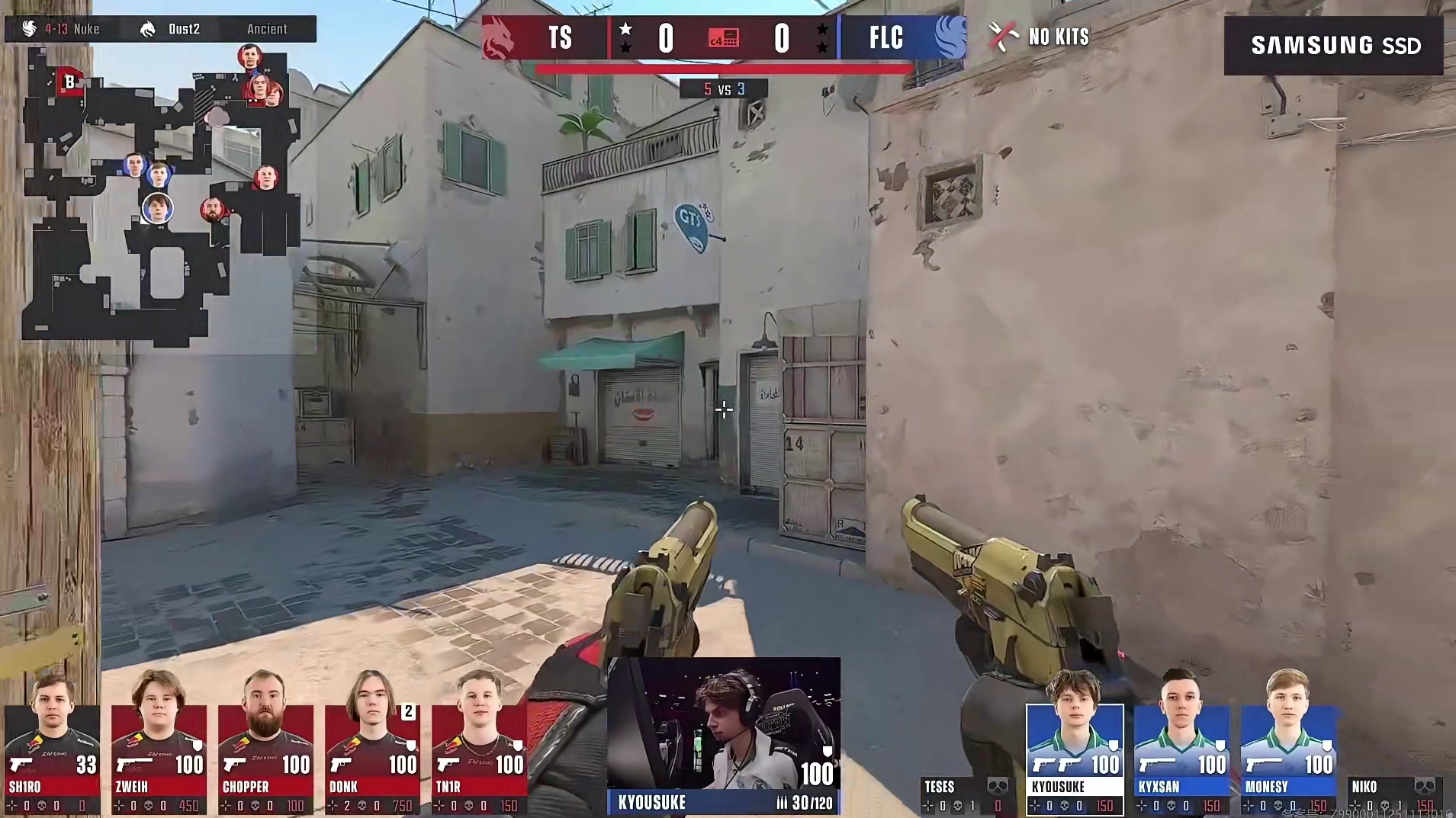Select the dead player NIKO entry
1456x818 pixels.
pyautogui.click(x=1392, y=795)
